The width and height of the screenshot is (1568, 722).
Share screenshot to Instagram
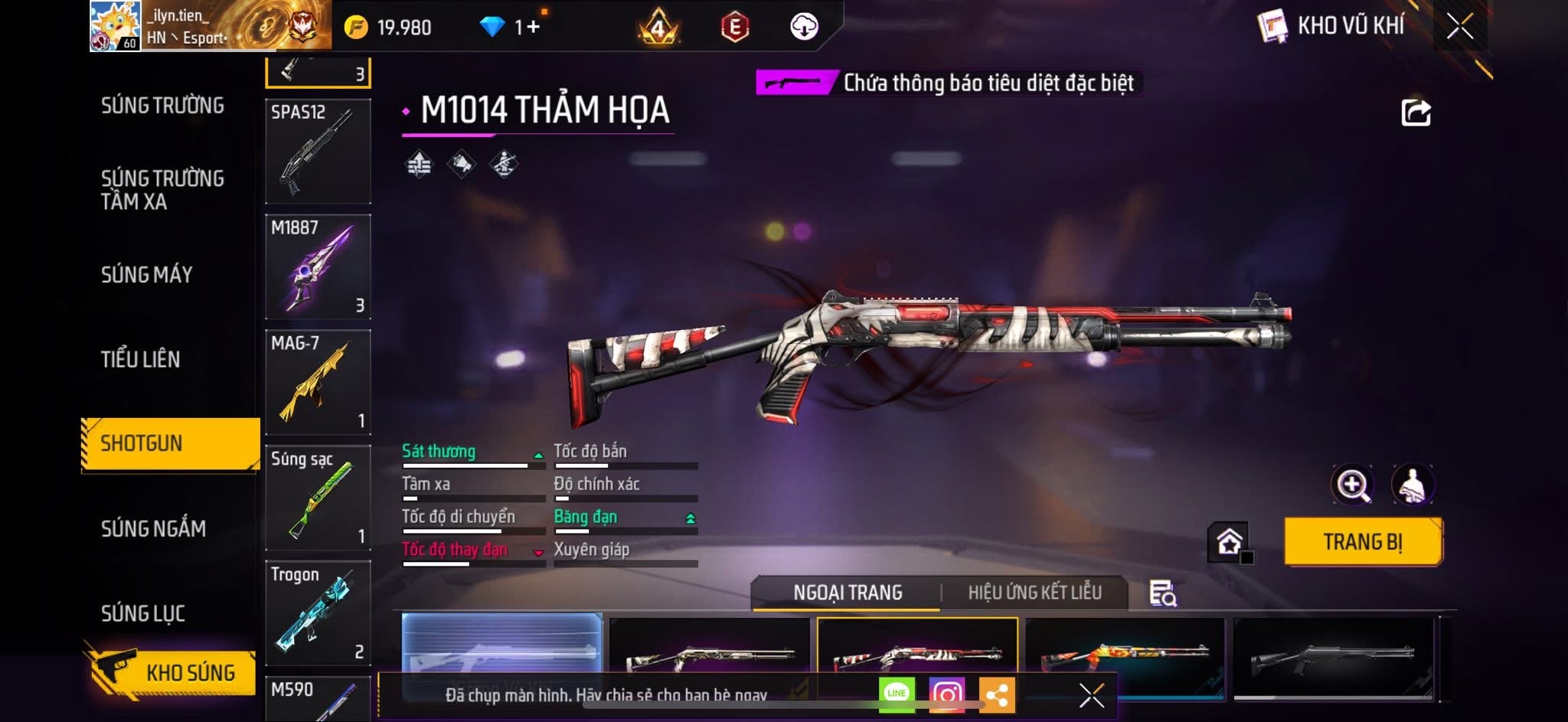[x=946, y=694]
